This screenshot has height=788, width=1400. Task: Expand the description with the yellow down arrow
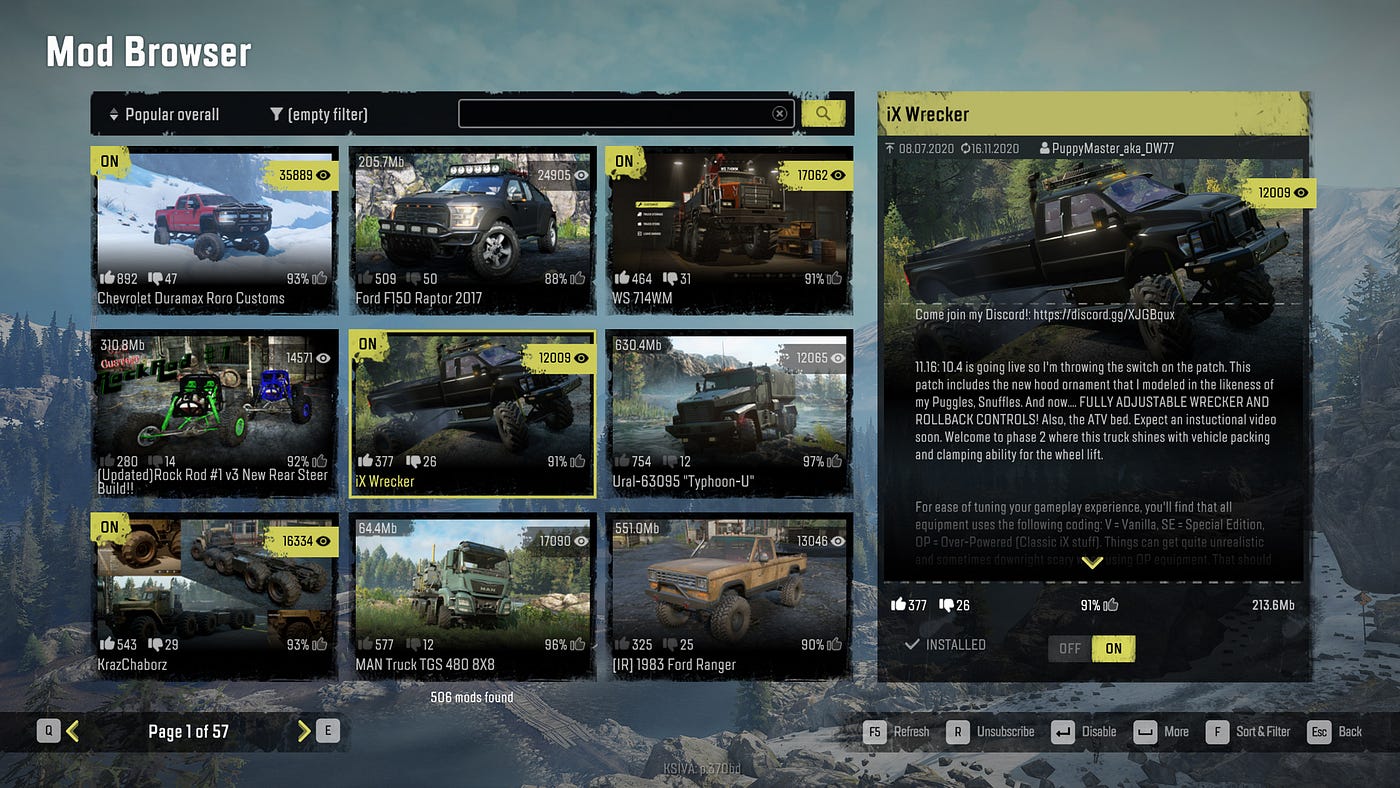click(1092, 563)
